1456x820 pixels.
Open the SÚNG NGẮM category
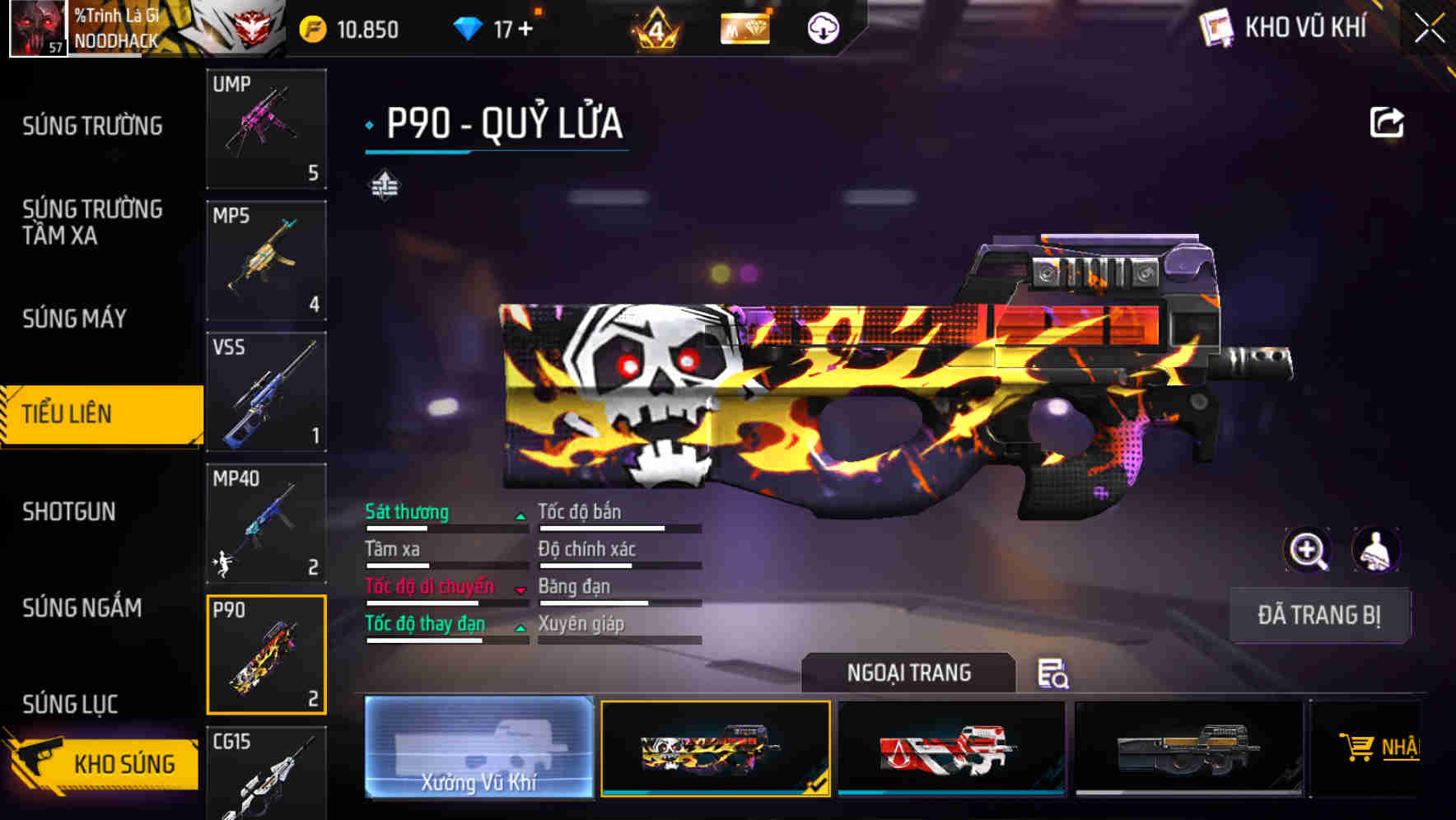(x=81, y=608)
